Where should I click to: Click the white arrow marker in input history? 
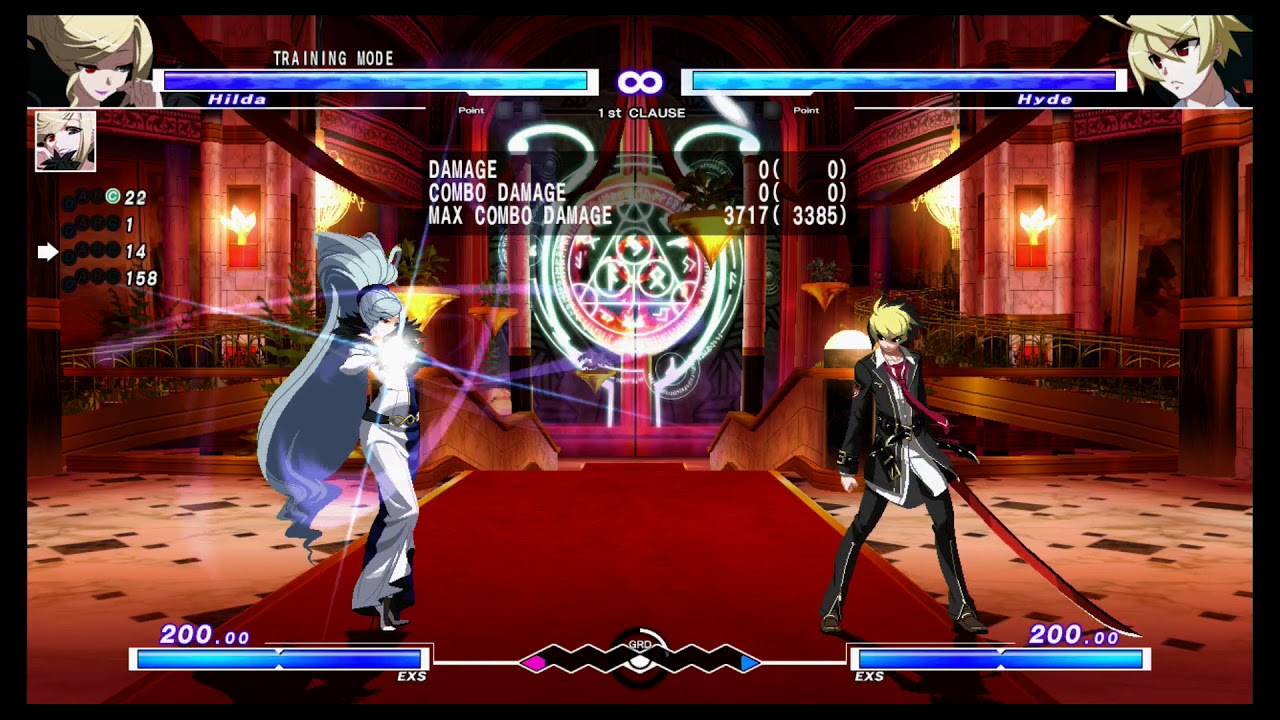point(47,253)
